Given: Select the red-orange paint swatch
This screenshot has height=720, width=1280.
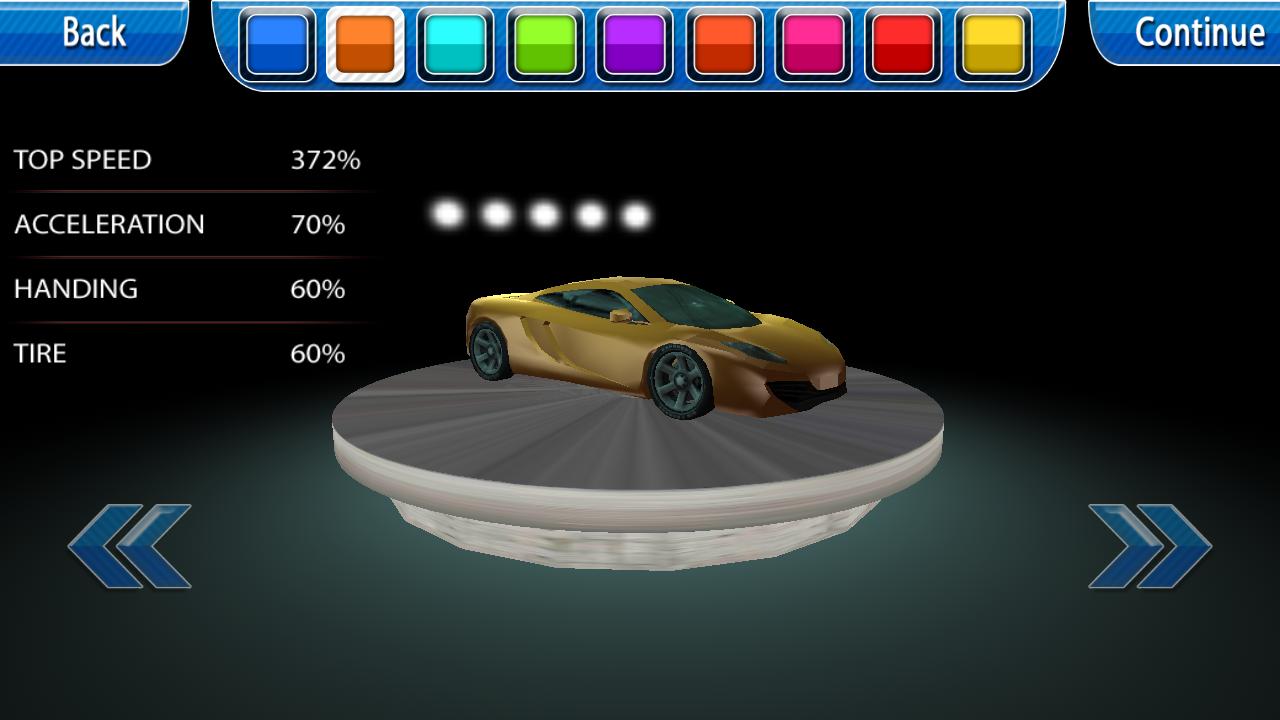Looking at the screenshot, I should click(x=724, y=45).
